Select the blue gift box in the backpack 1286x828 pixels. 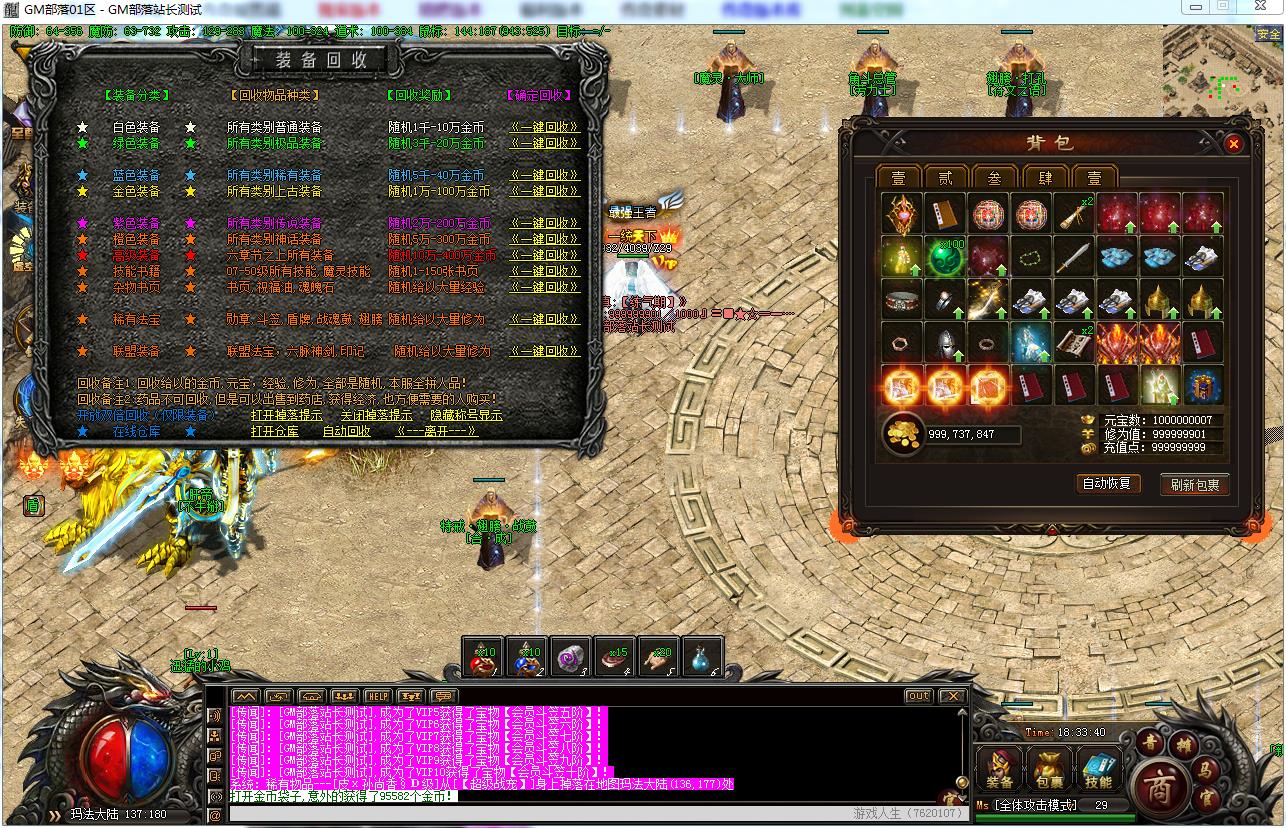[x=1202, y=384]
